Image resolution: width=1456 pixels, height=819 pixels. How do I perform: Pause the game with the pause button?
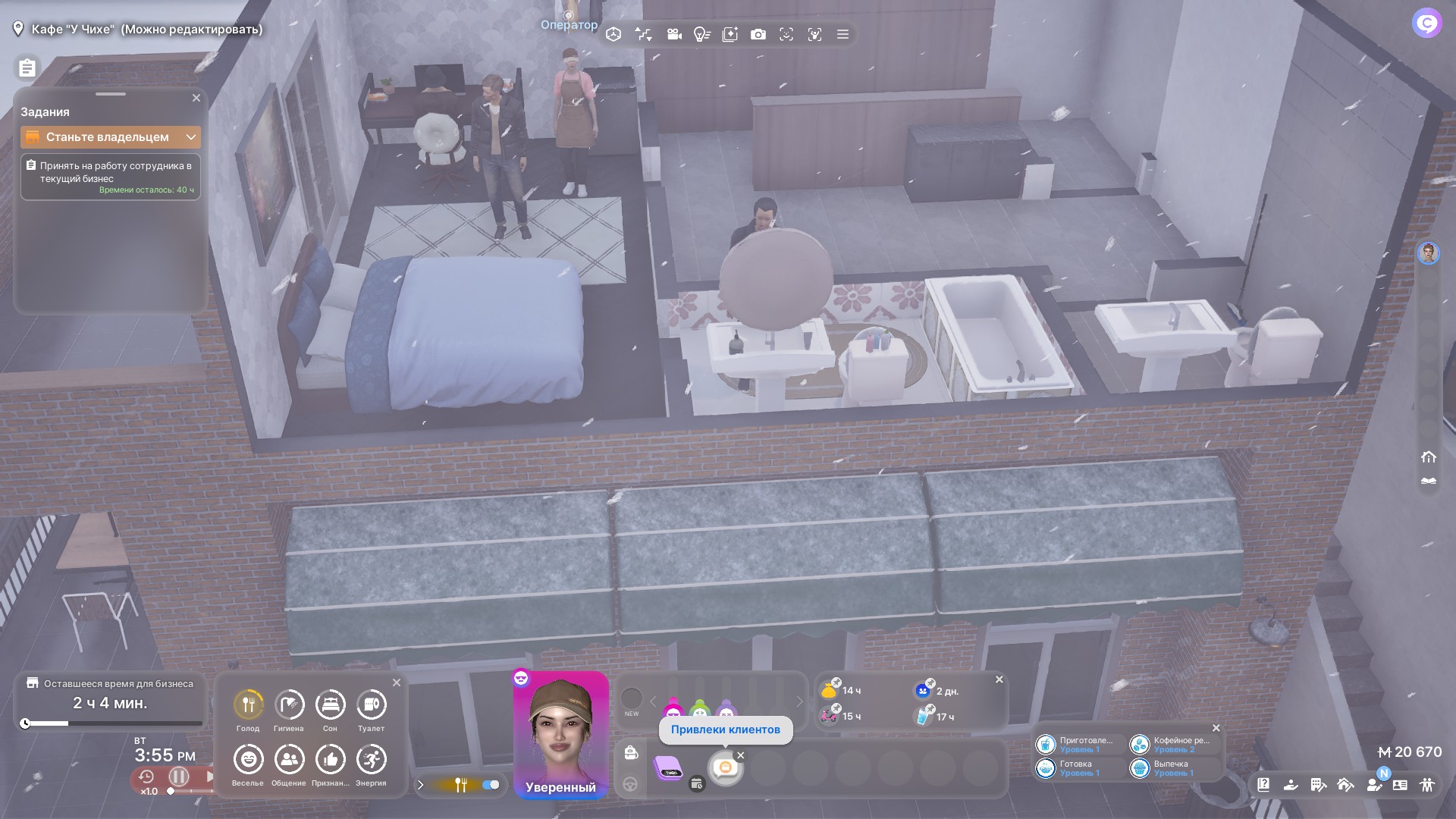179,777
